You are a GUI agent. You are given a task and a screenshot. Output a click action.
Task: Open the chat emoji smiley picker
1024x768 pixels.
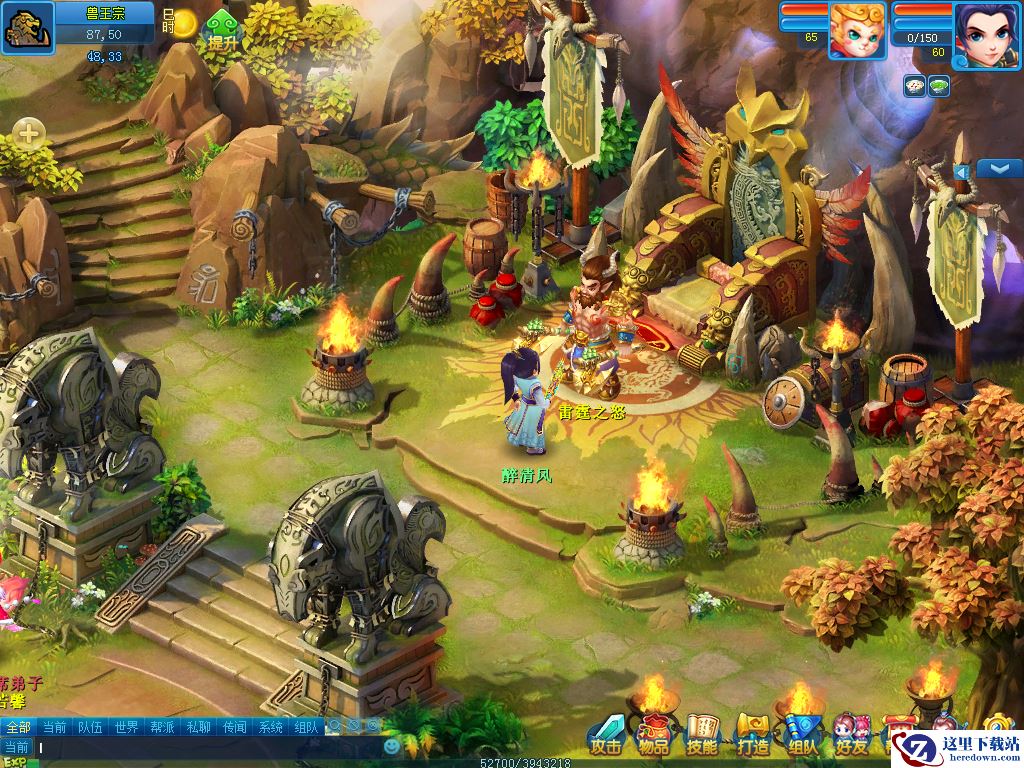click(x=392, y=746)
